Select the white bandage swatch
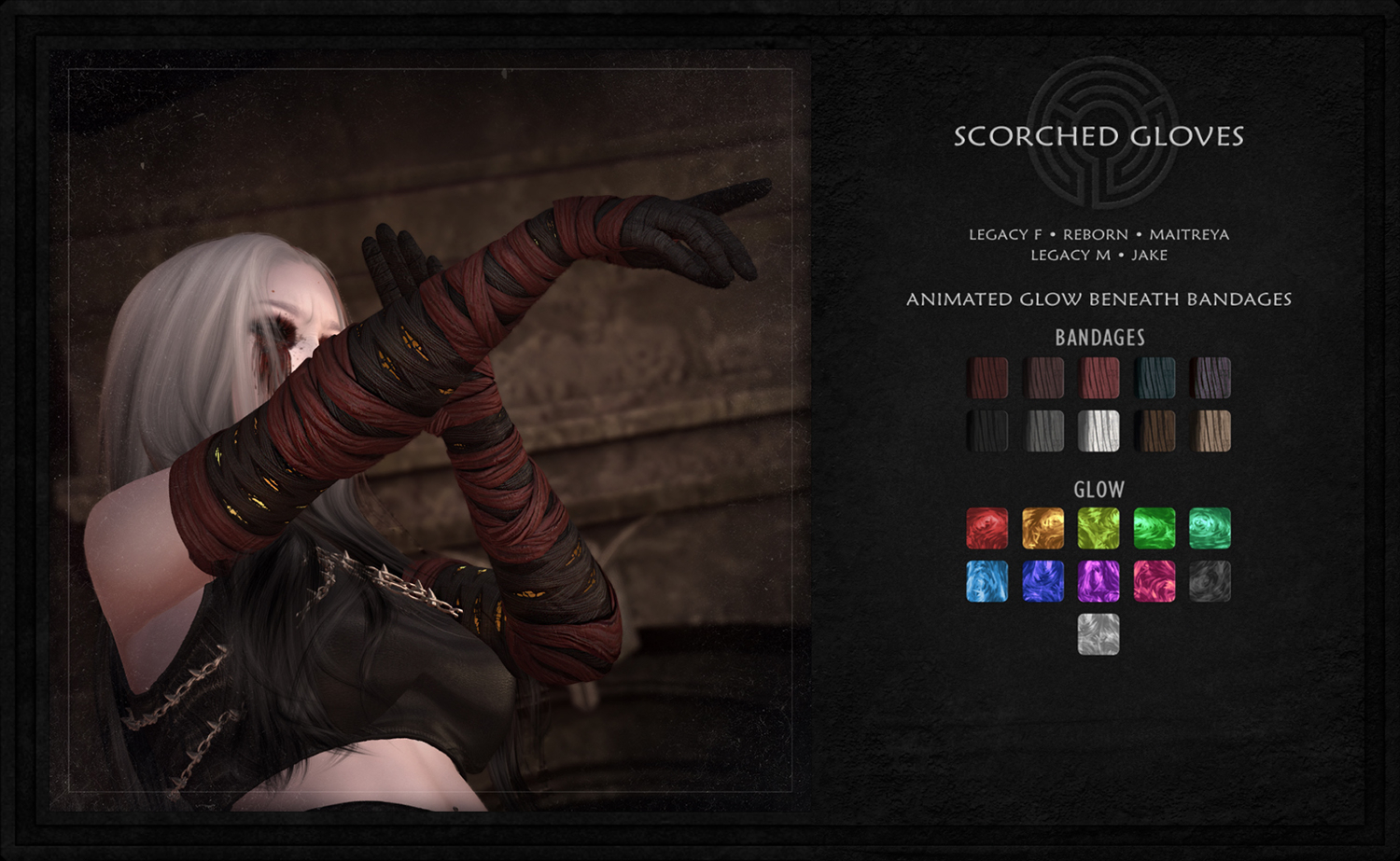The width and height of the screenshot is (1400, 861). coord(1099,431)
